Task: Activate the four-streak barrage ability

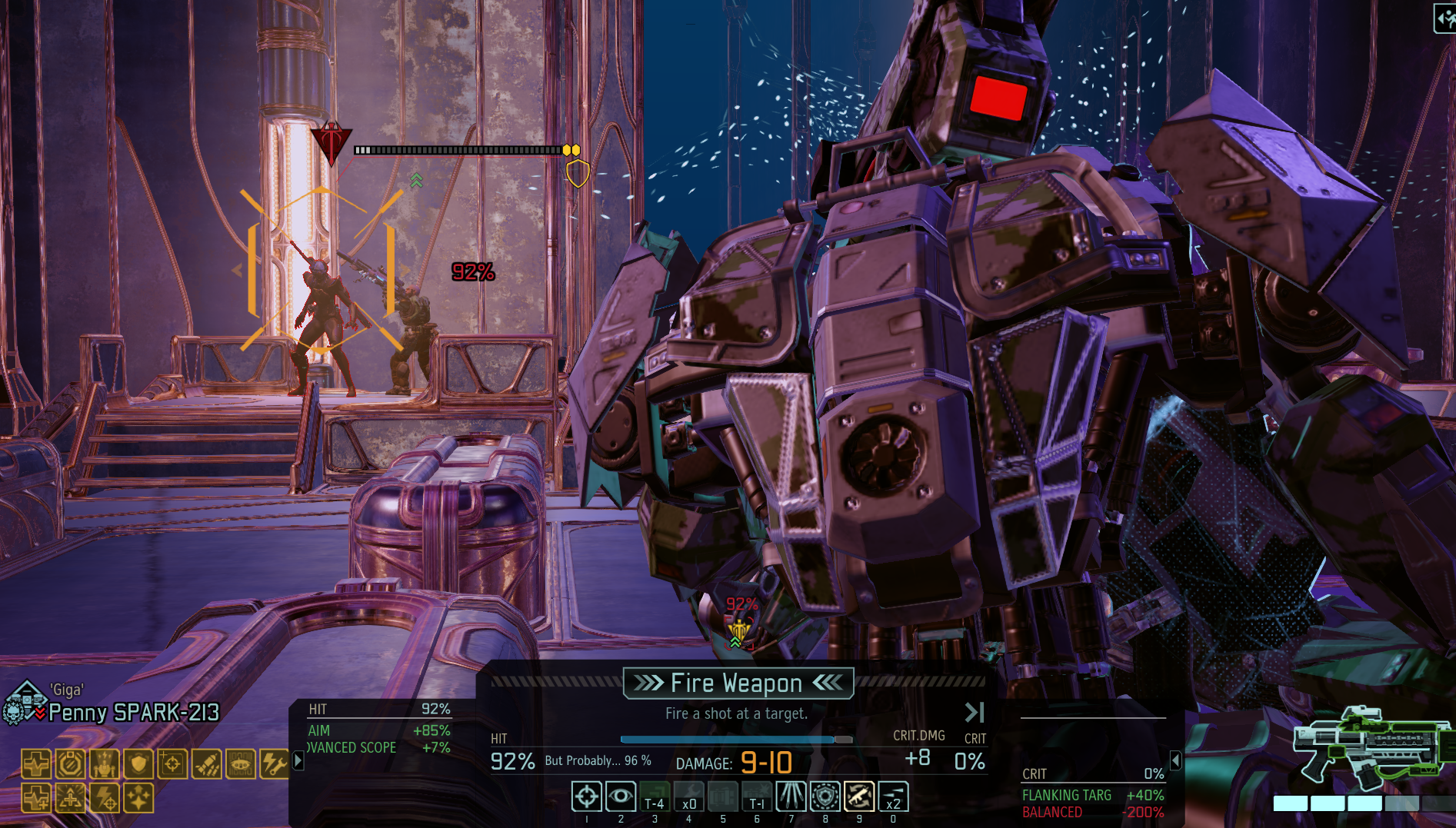Action: (x=791, y=796)
